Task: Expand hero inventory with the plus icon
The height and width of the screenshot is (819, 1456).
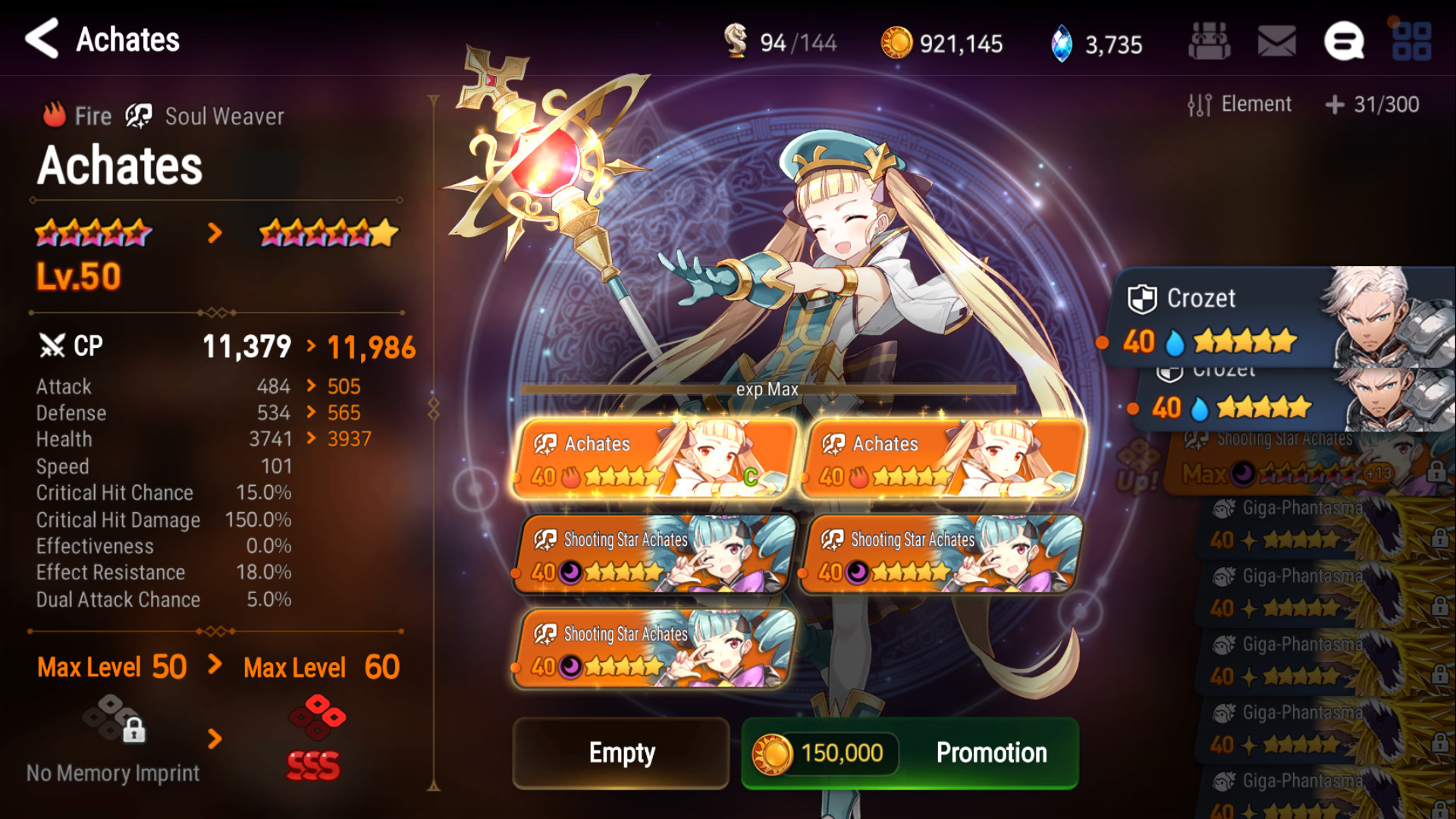Action: tap(1335, 105)
